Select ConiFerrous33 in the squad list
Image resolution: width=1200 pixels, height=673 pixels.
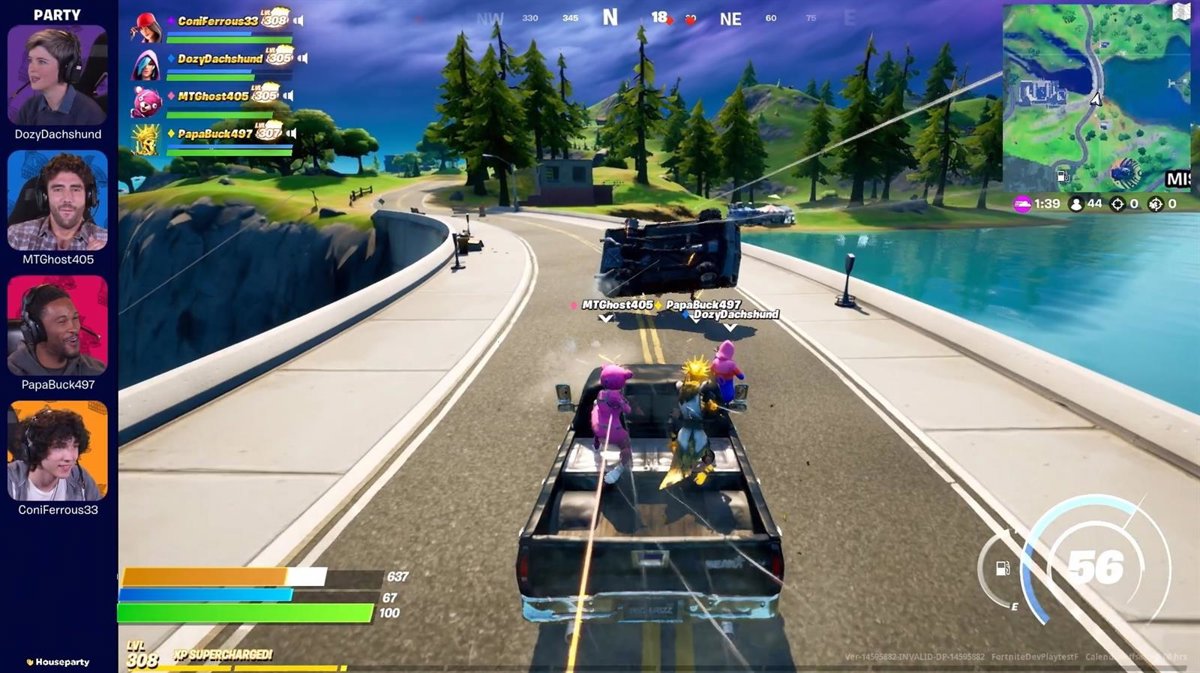tap(218, 20)
